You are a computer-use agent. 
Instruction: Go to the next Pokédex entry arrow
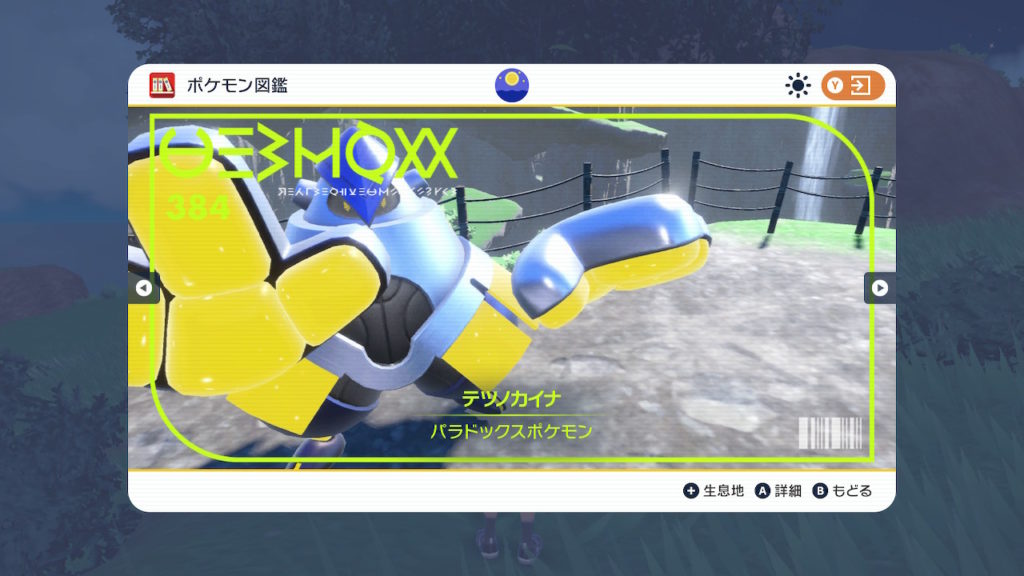pos(879,288)
